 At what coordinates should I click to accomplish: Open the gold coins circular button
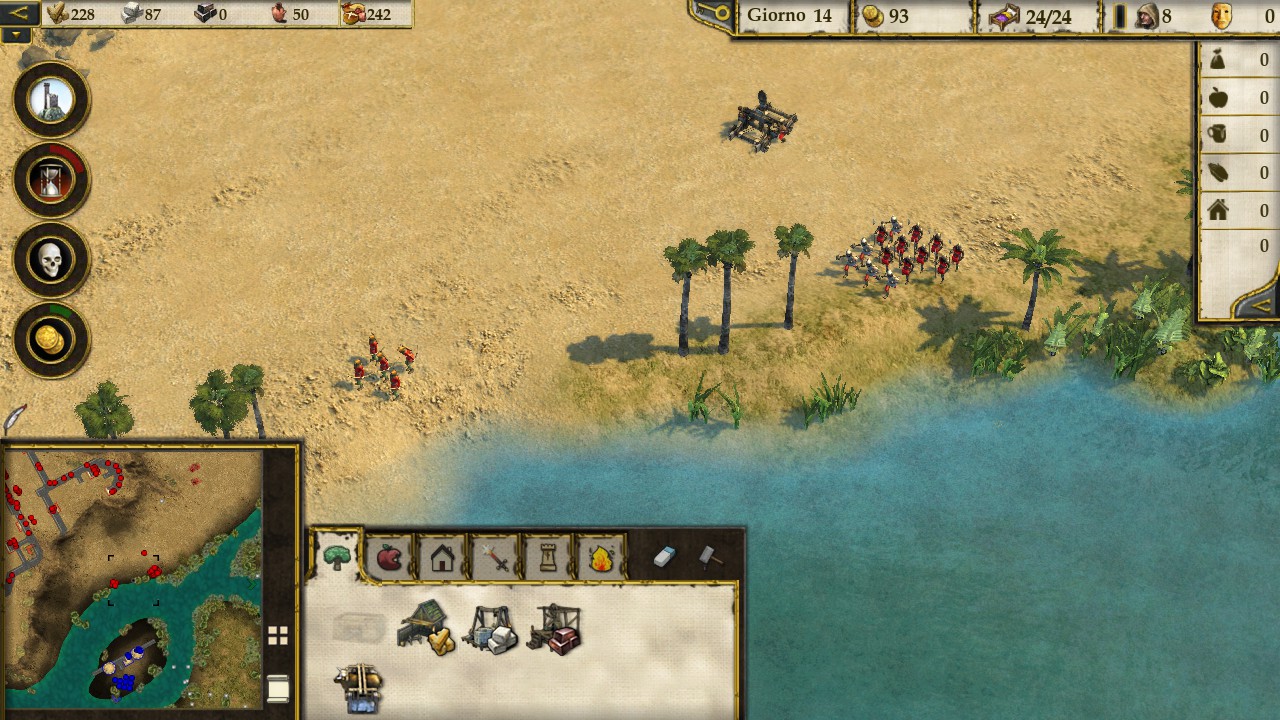pyautogui.click(x=51, y=340)
